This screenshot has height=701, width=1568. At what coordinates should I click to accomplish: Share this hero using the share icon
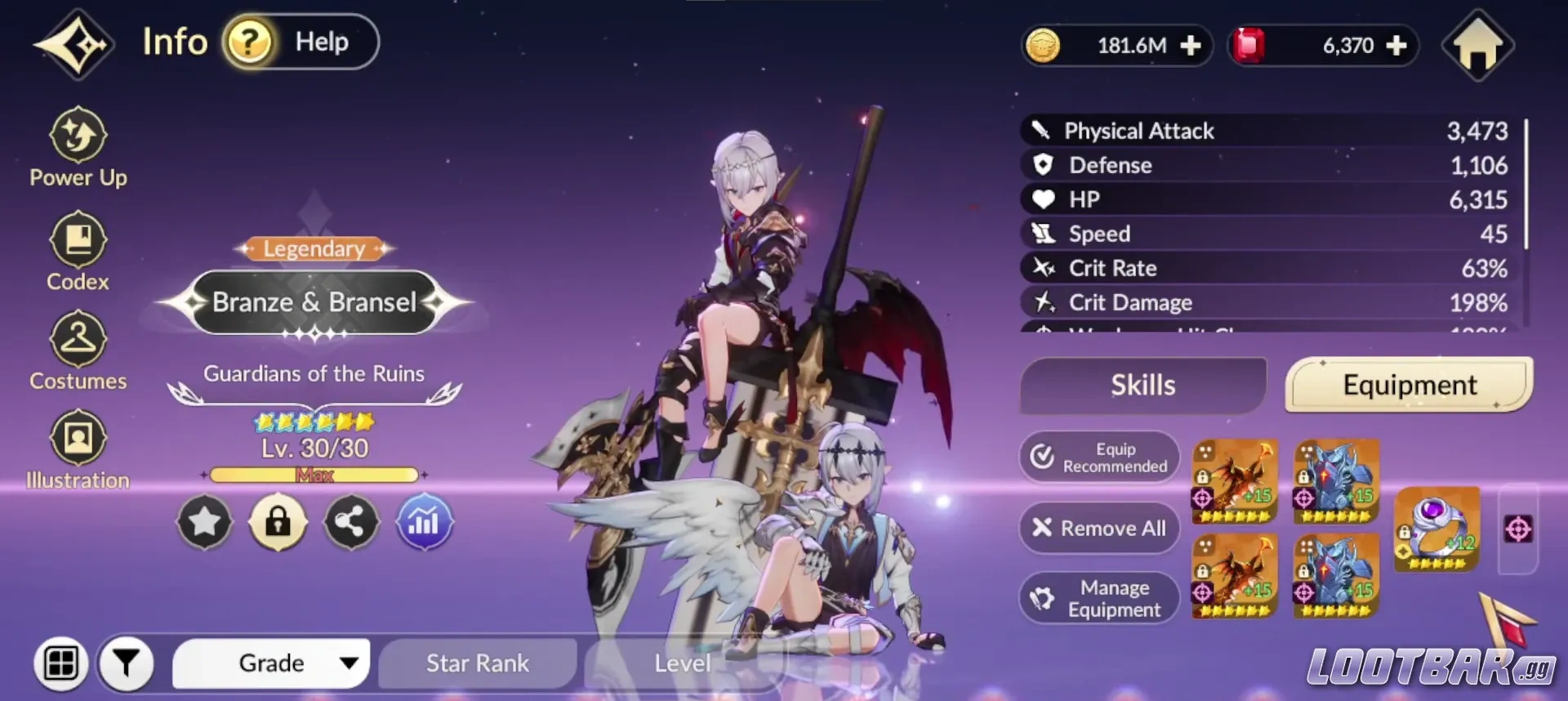click(x=351, y=521)
